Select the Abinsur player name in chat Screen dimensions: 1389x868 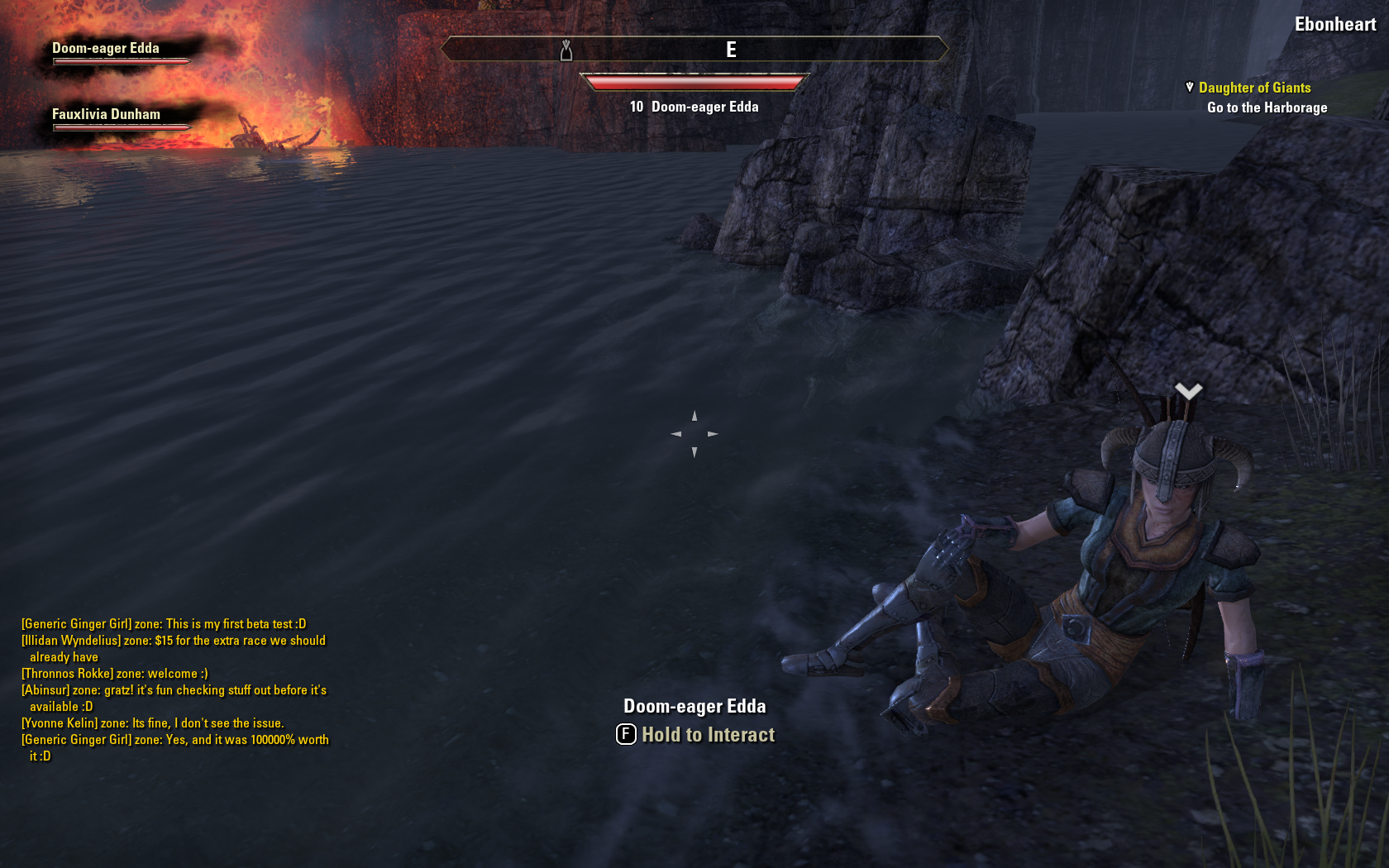coord(45,690)
